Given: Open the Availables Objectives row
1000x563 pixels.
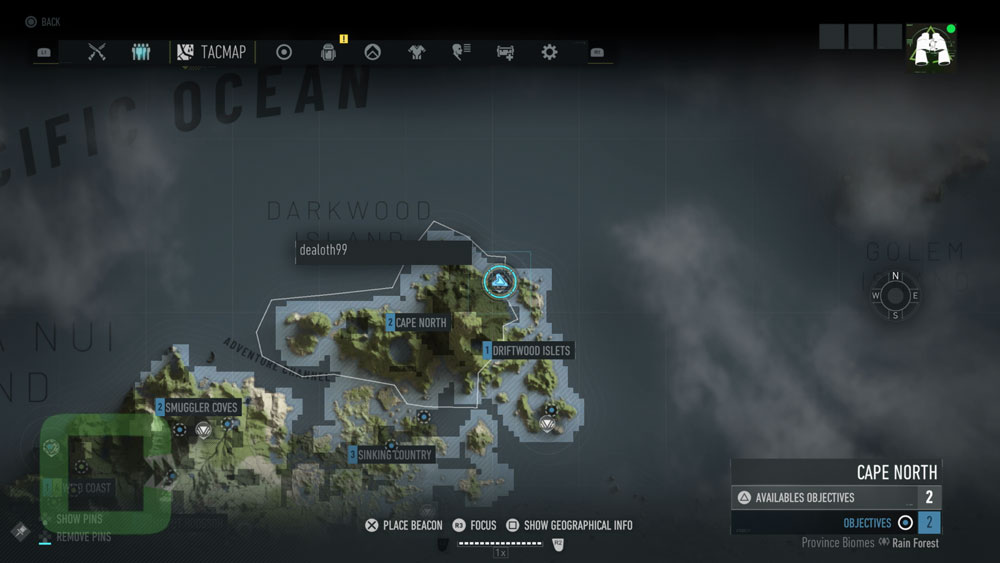Looking at the screenshot, I should (836, 498).
